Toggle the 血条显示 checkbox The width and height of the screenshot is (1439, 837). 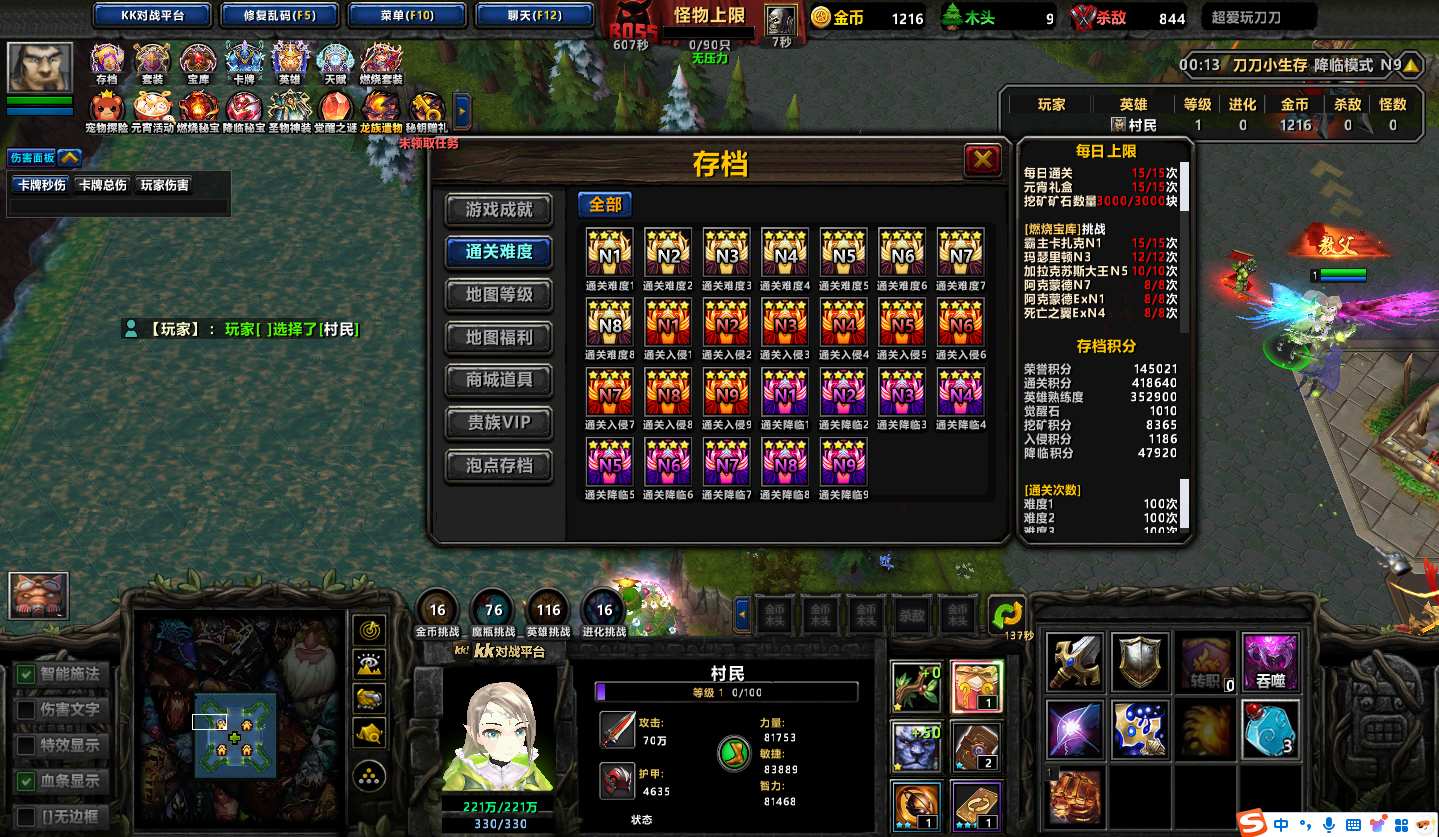(26, 781)
